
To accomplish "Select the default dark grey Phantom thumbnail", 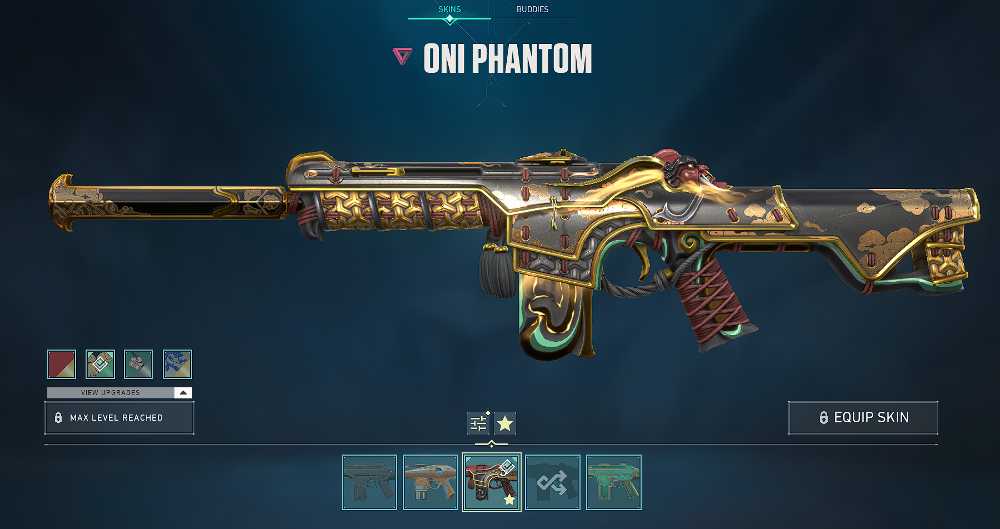I will [x=369, y=482].
